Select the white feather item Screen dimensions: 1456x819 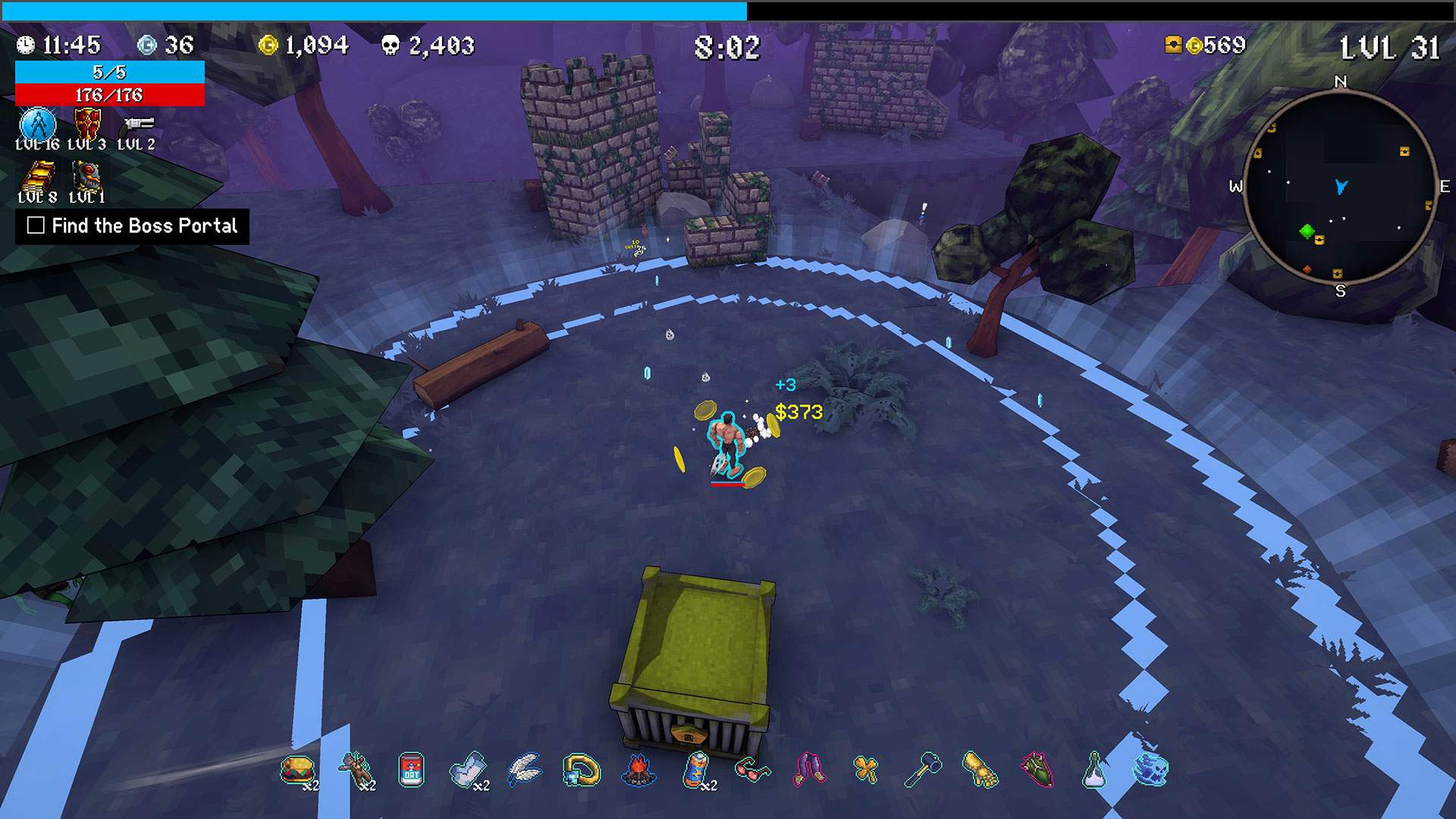pos(525,770)
